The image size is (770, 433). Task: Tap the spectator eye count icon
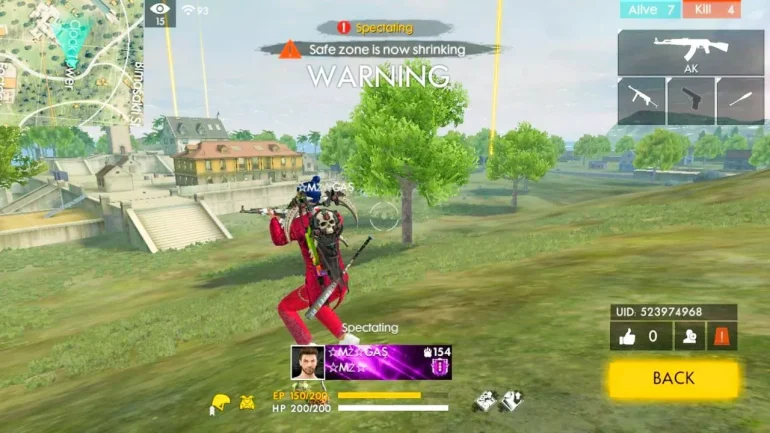coord(159,13)
